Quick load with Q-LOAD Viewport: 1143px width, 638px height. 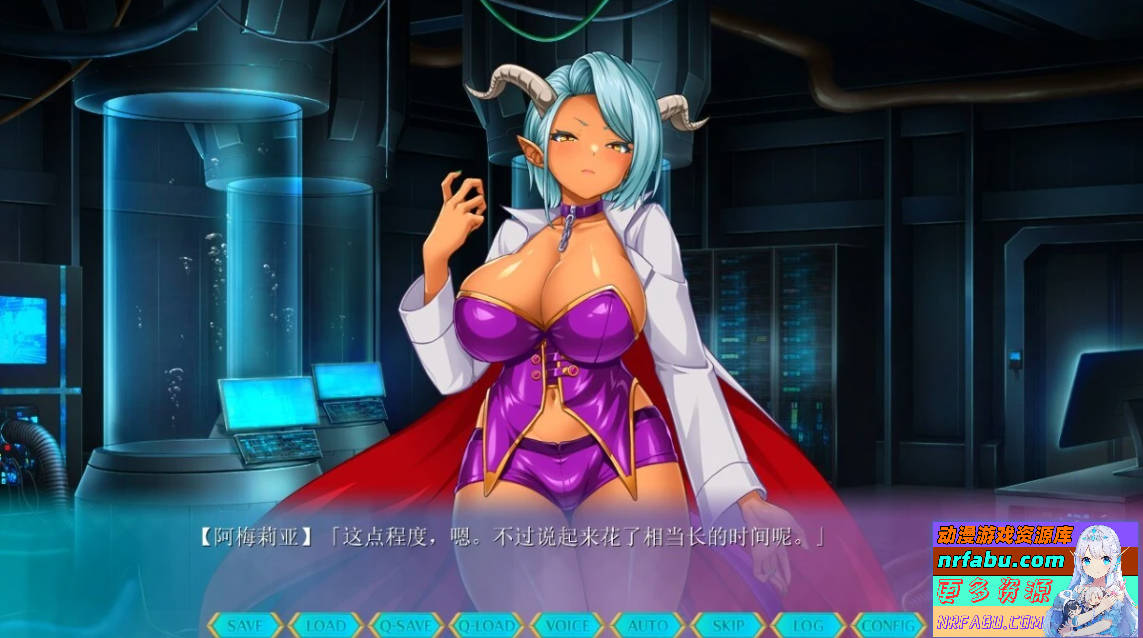point(487,626)
